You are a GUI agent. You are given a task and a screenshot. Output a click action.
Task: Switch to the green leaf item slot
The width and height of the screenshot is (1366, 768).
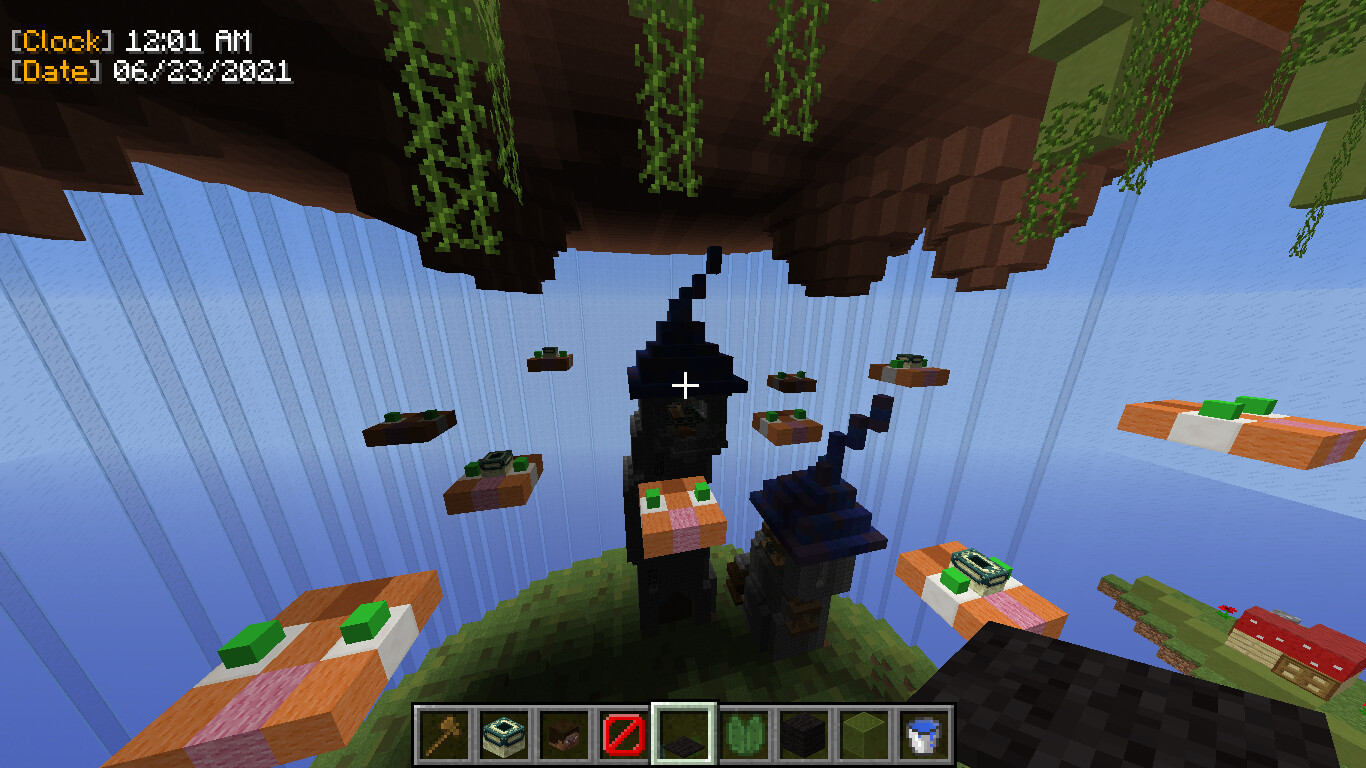(x=743, y=734)
